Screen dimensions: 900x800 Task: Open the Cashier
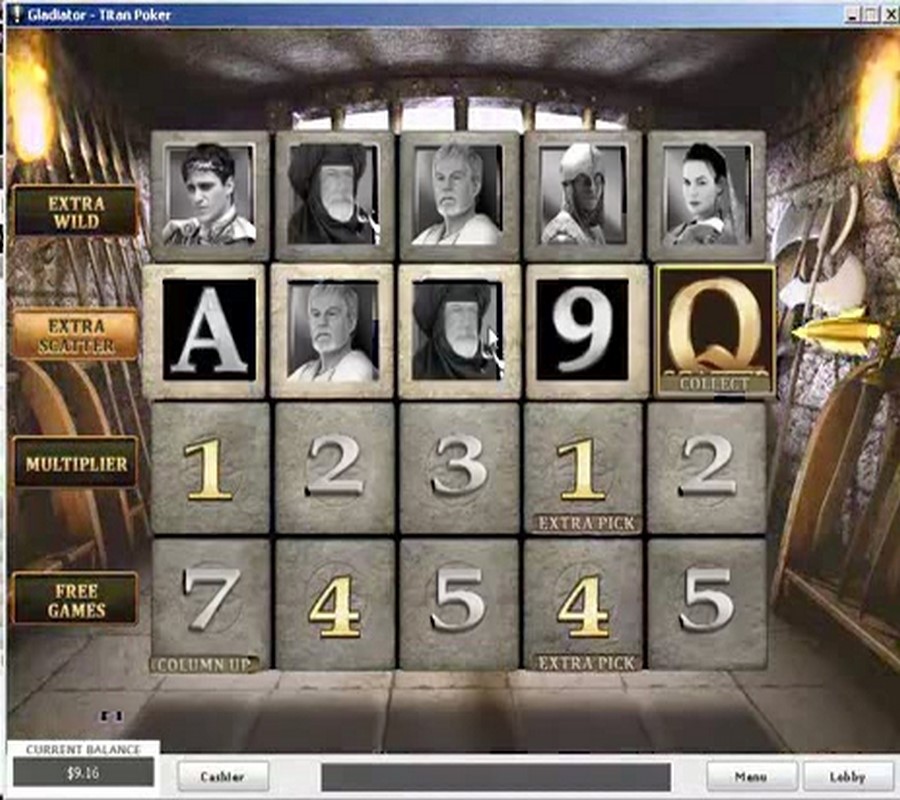[x=223, y=775]
